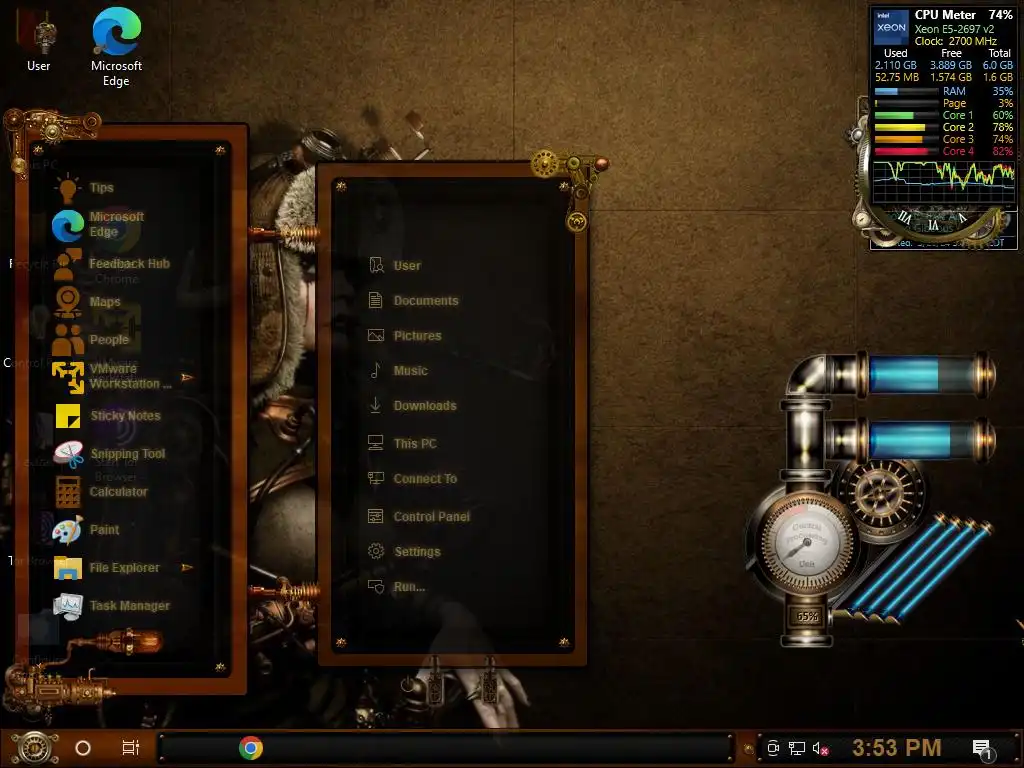1024x768 pixels.
Task: Open Sticky Notes
Action: [124, 416]
